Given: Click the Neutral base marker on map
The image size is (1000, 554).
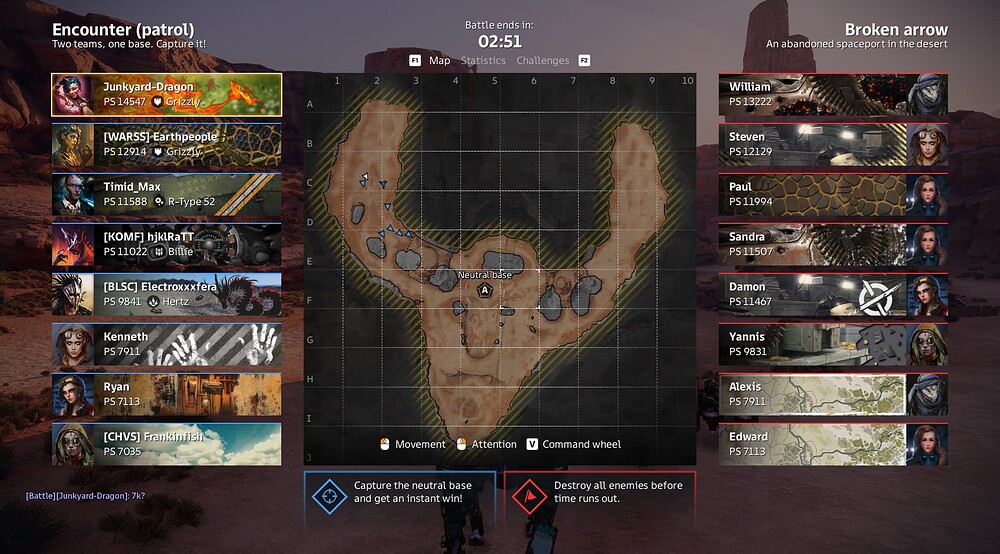Looking at the screenshot, I should [x=485, y=290].
